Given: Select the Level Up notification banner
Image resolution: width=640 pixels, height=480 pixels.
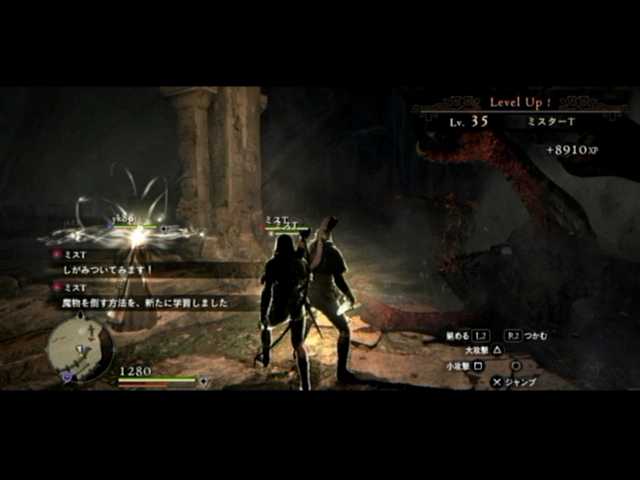Looking at the screenshot, I should 516,102.
